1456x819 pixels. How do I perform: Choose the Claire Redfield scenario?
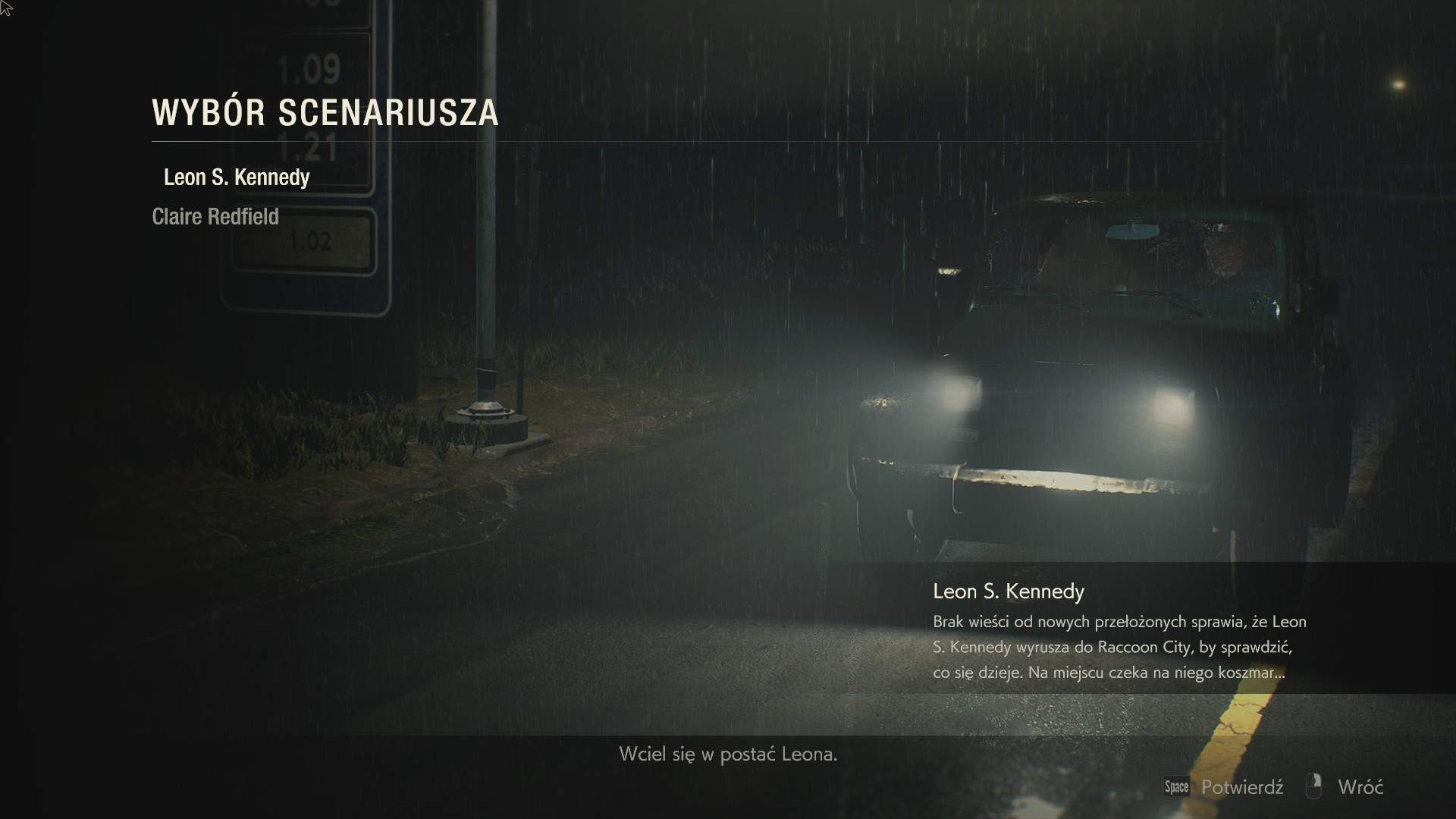215,217
